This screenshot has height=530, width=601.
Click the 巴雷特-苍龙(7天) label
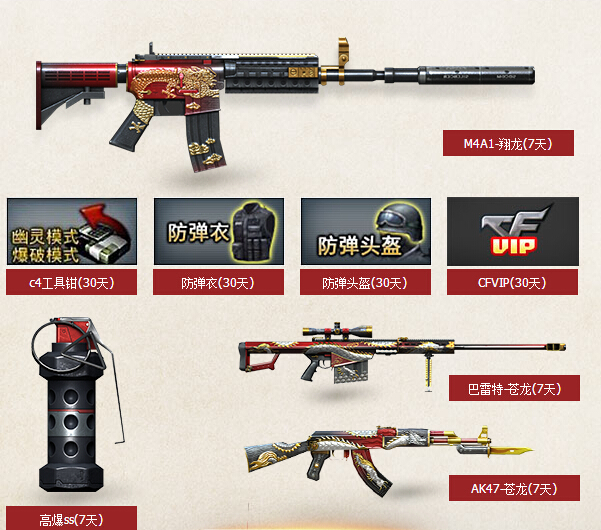(x=512, y=388)
